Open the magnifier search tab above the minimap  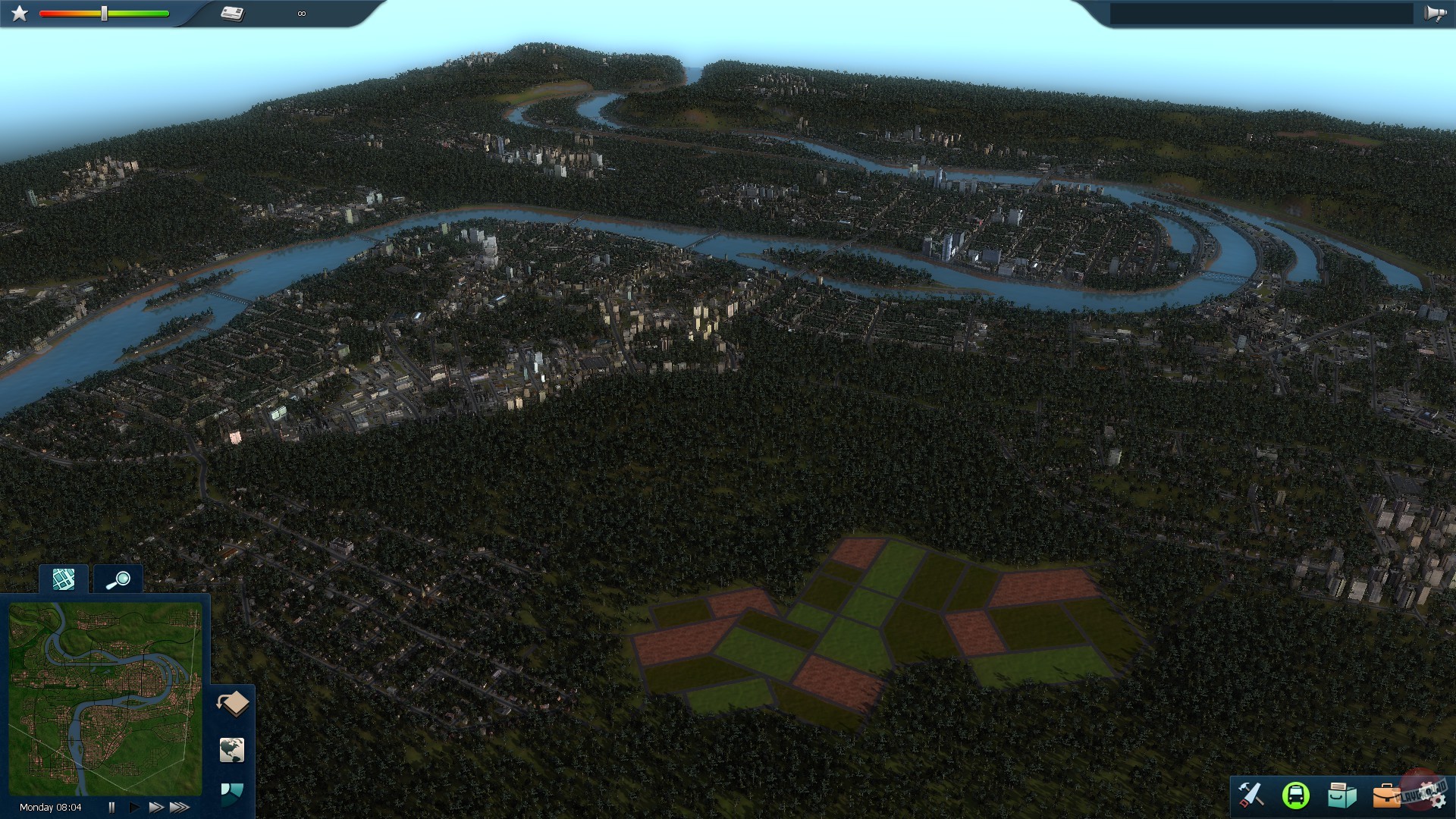(117, 579)
